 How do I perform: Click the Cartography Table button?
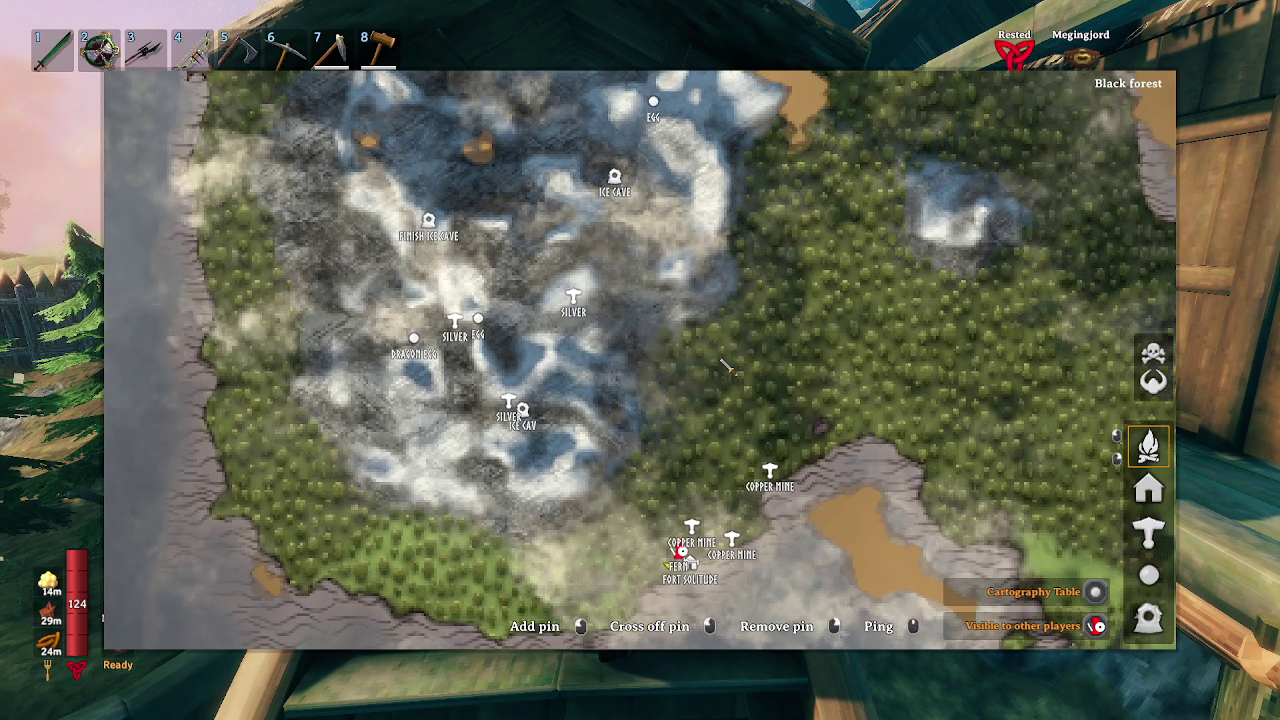(x=1093, y=591)
